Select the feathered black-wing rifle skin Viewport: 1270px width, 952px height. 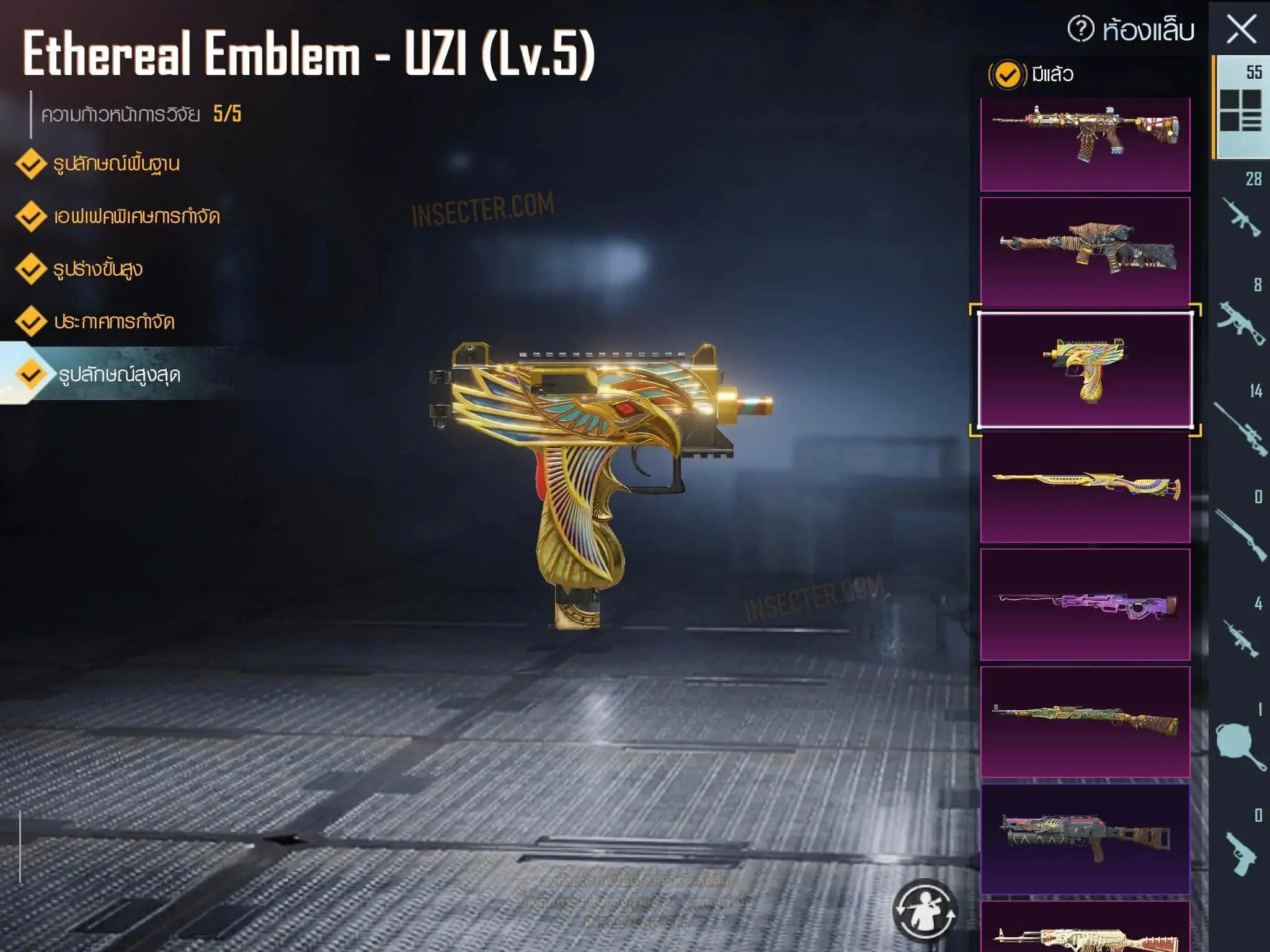click(x=1085, y=251)
